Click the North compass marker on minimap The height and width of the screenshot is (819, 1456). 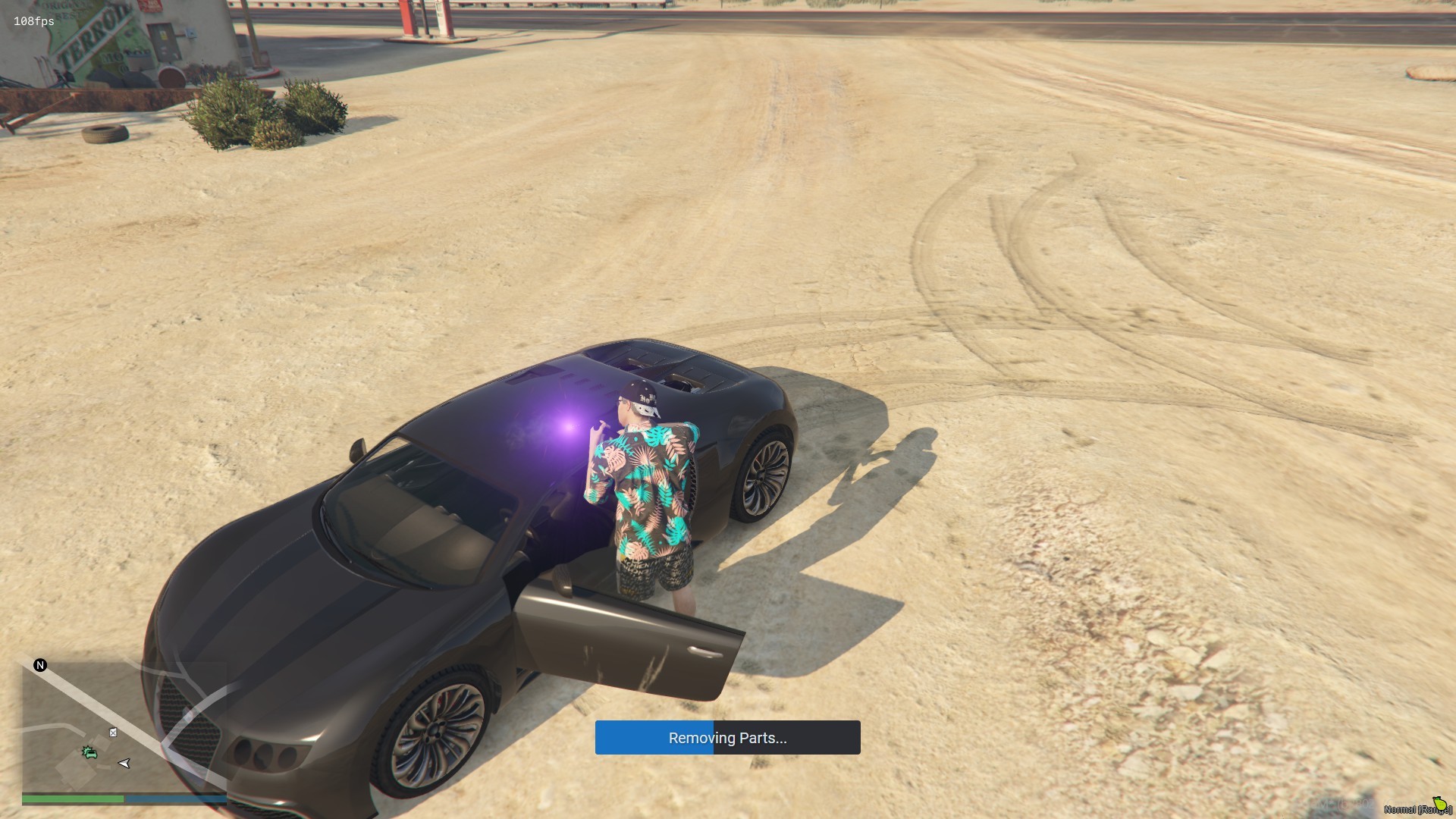click(40, 665)
